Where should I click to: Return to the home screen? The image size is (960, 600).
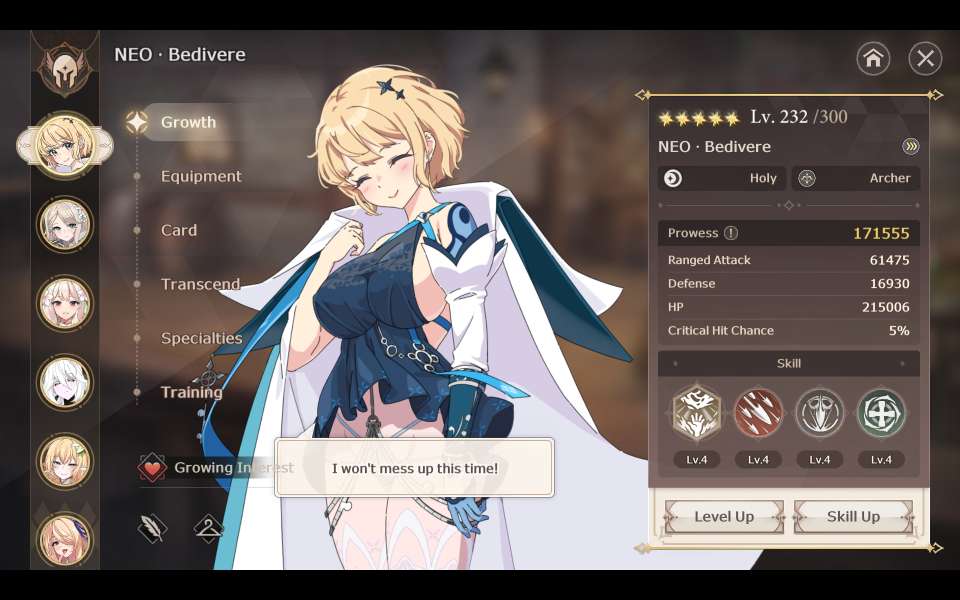873,59
